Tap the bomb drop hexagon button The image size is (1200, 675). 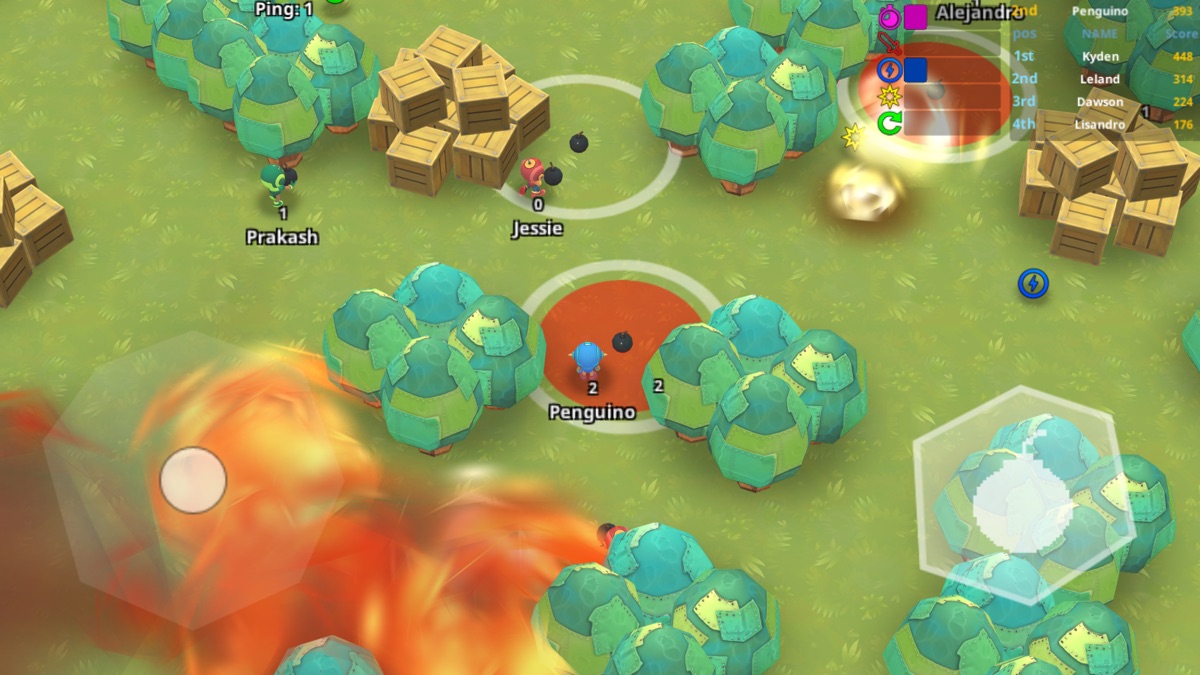1023,495
